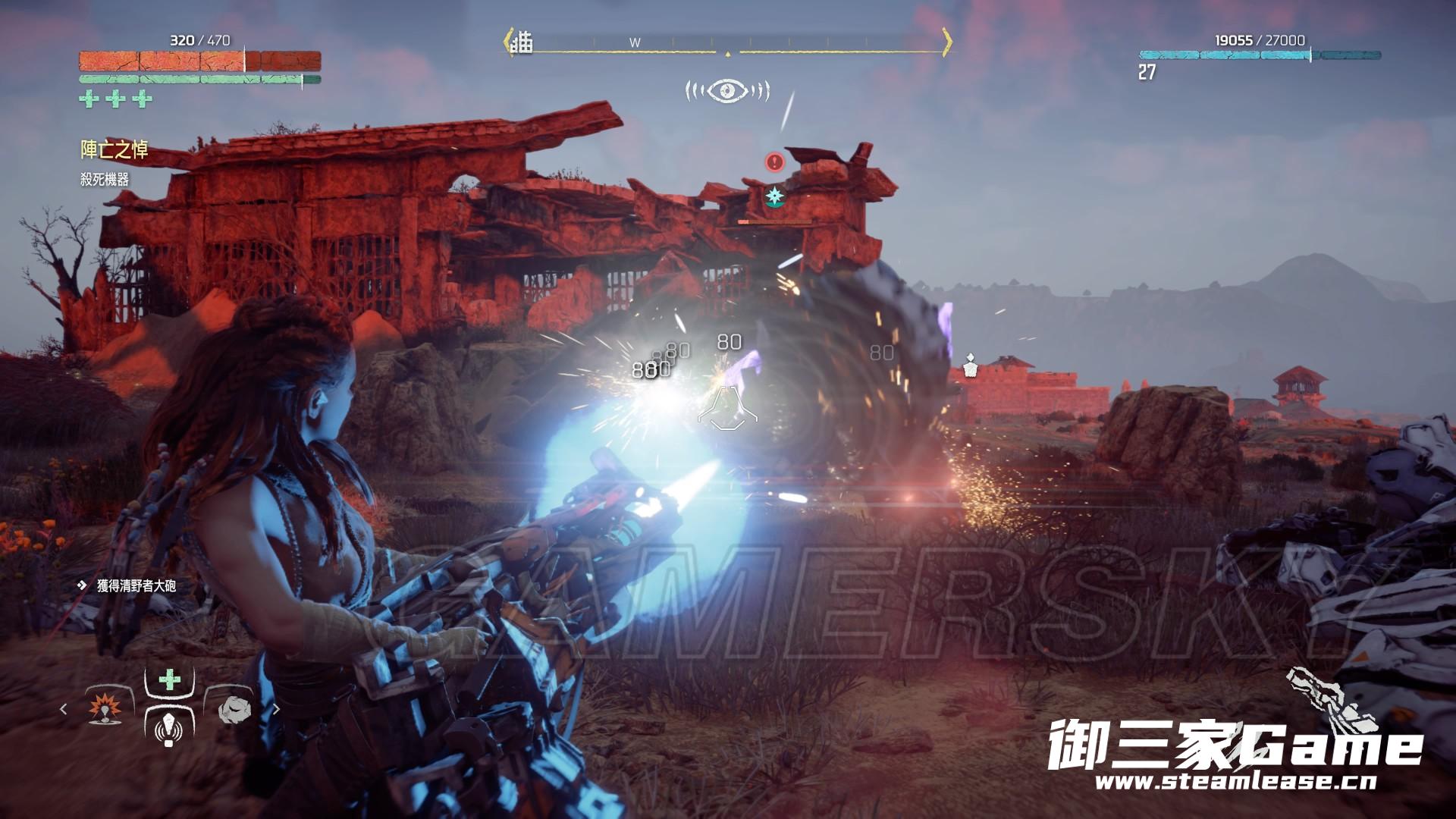This screenshot has width=1456, height=819.
Task: Click the white figure marker near the fort
Action: (x=969, y=366)
